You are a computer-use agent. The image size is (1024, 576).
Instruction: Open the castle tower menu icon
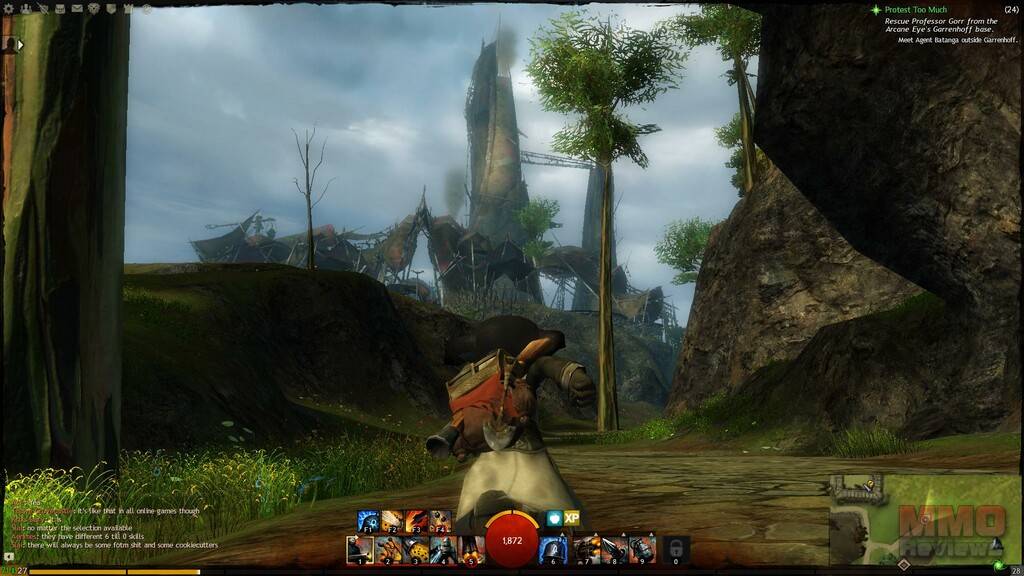[x=129, y=9]
